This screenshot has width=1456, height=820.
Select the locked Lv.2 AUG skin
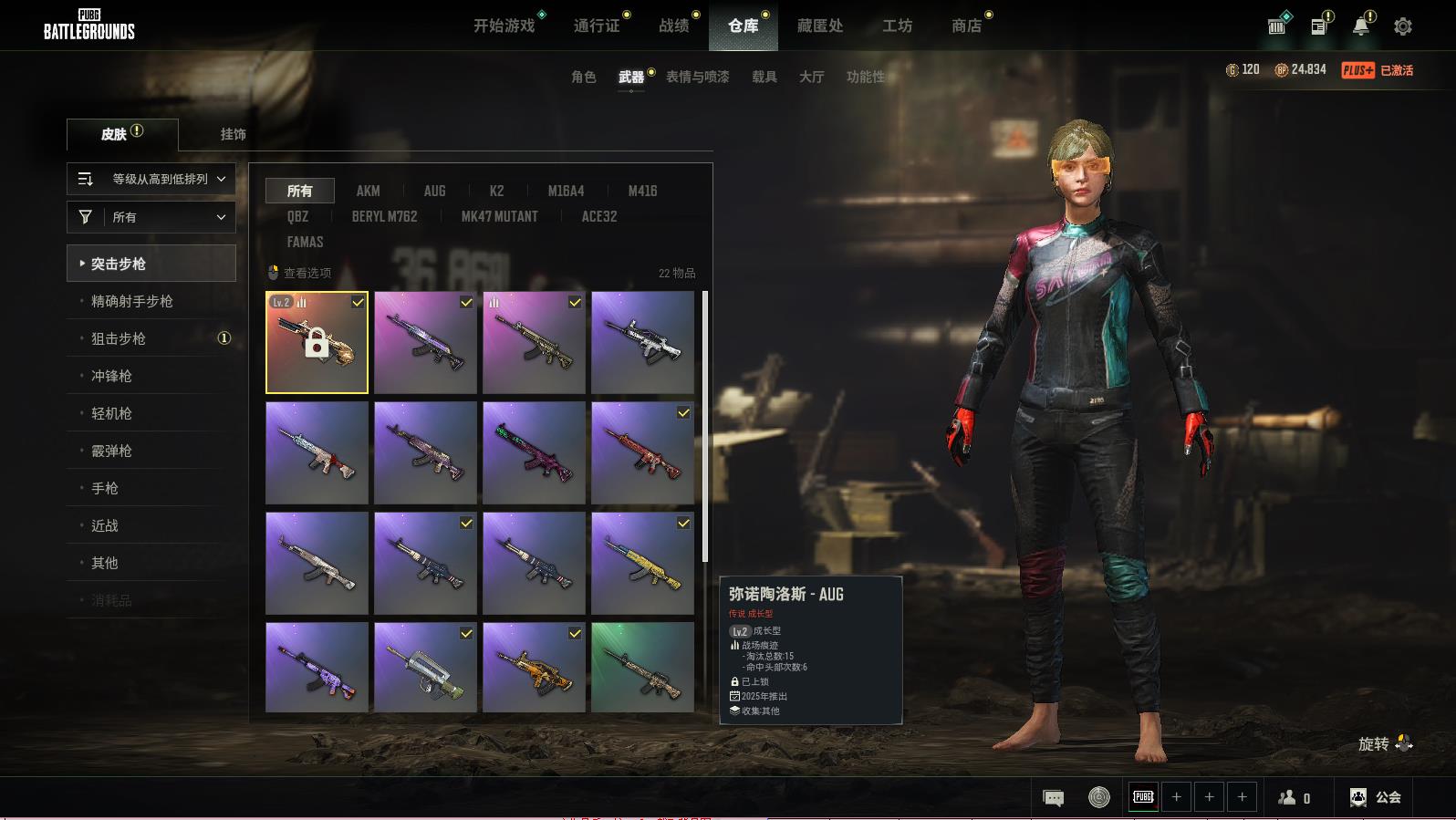[317, 343]
